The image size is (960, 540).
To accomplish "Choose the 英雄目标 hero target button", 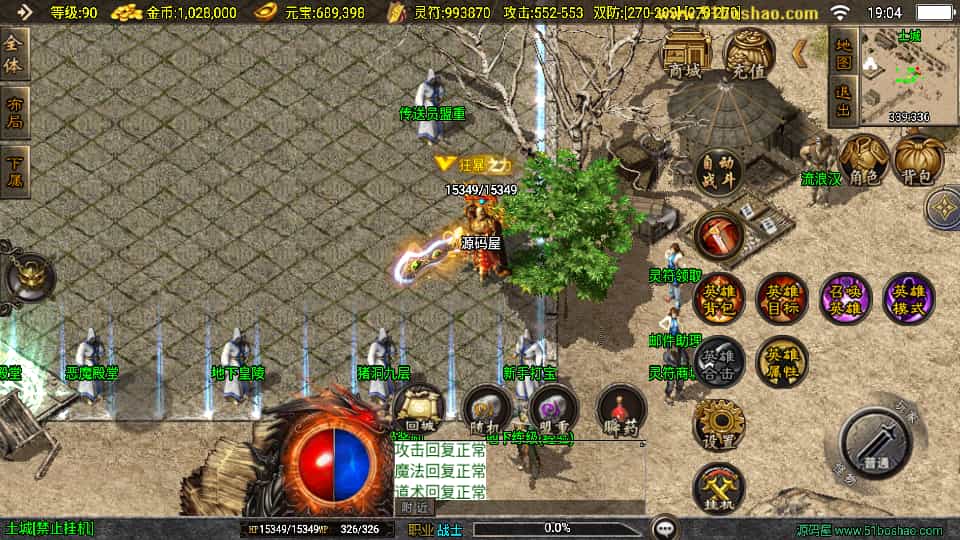I will coord(781,298).
